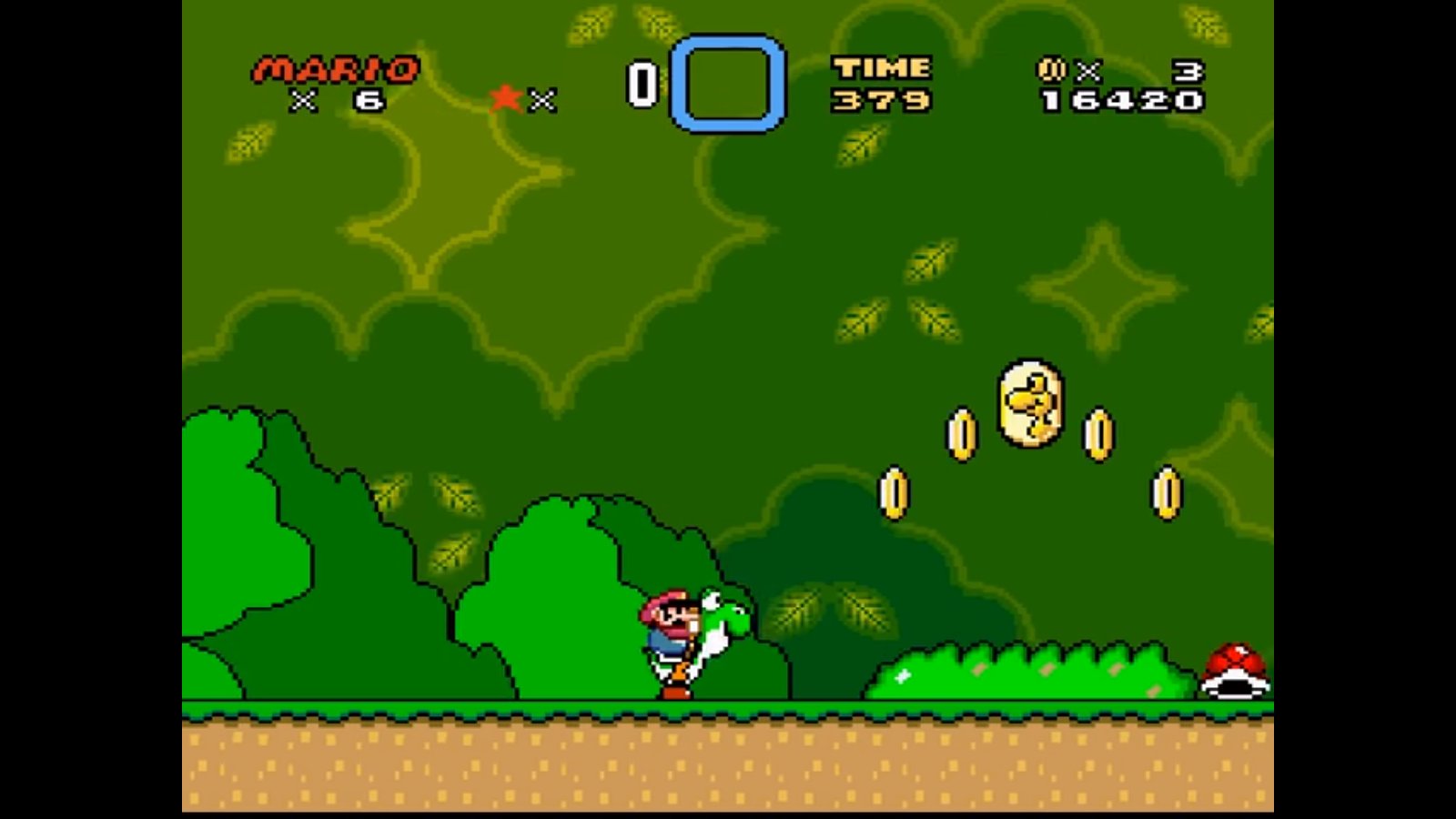Screen dimensions: 1456x819
Task: Select the score value 16420
Action: 1120,102
